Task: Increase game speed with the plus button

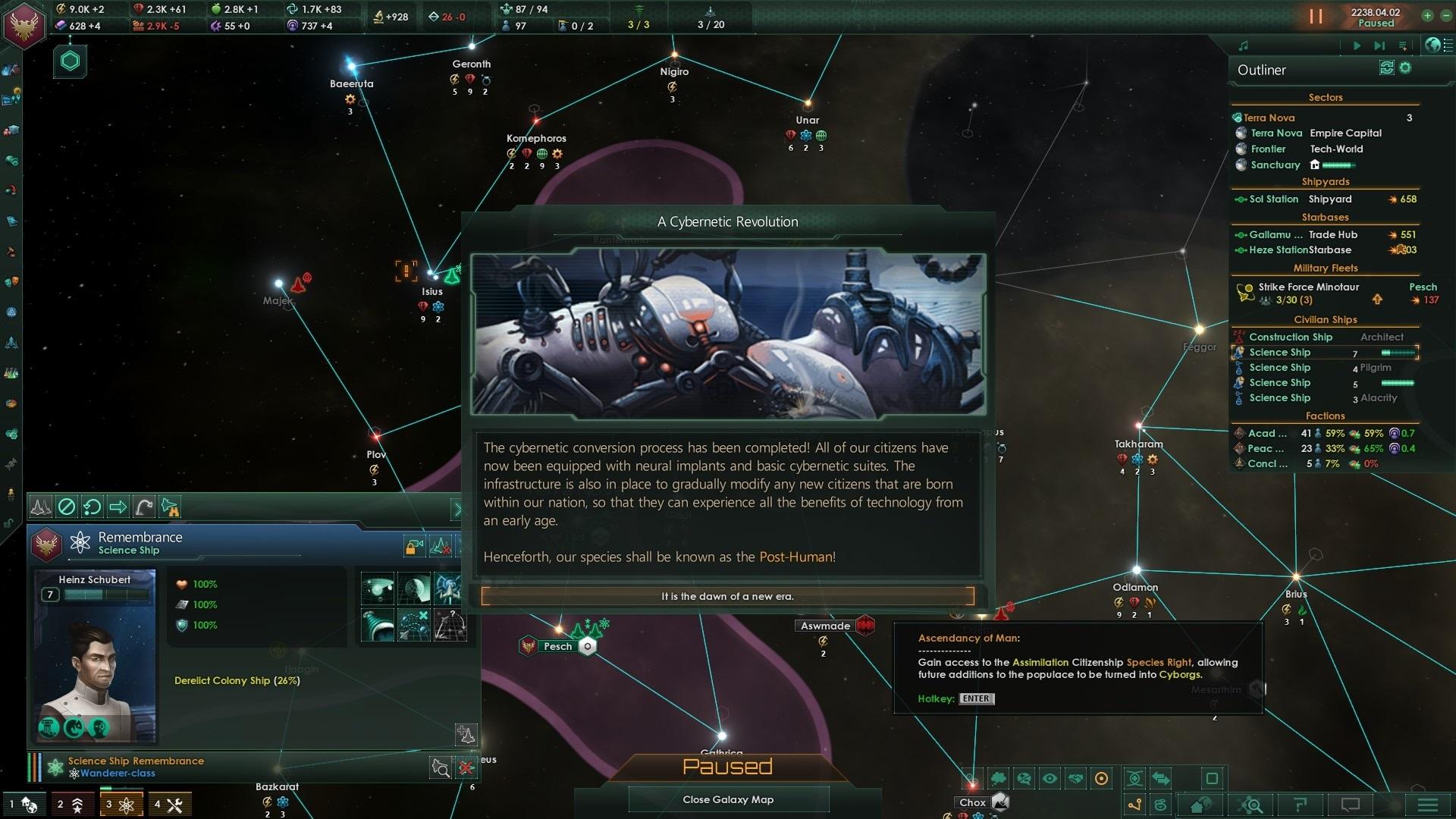Action: coord(1427,15)
